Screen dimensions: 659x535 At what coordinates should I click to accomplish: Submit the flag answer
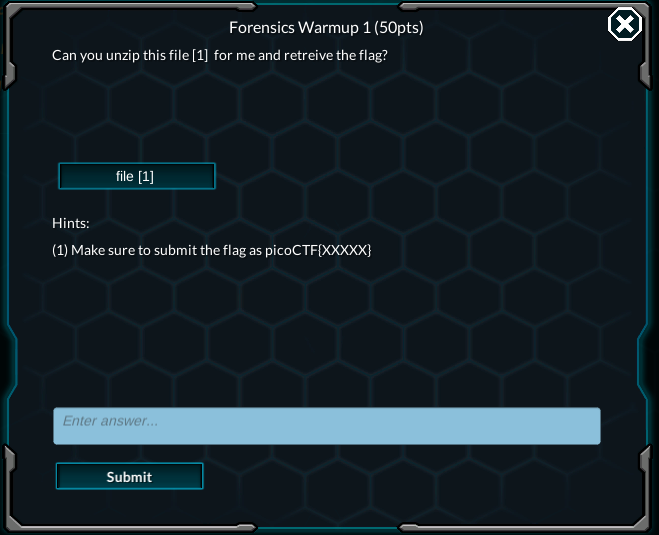[129, 477]
